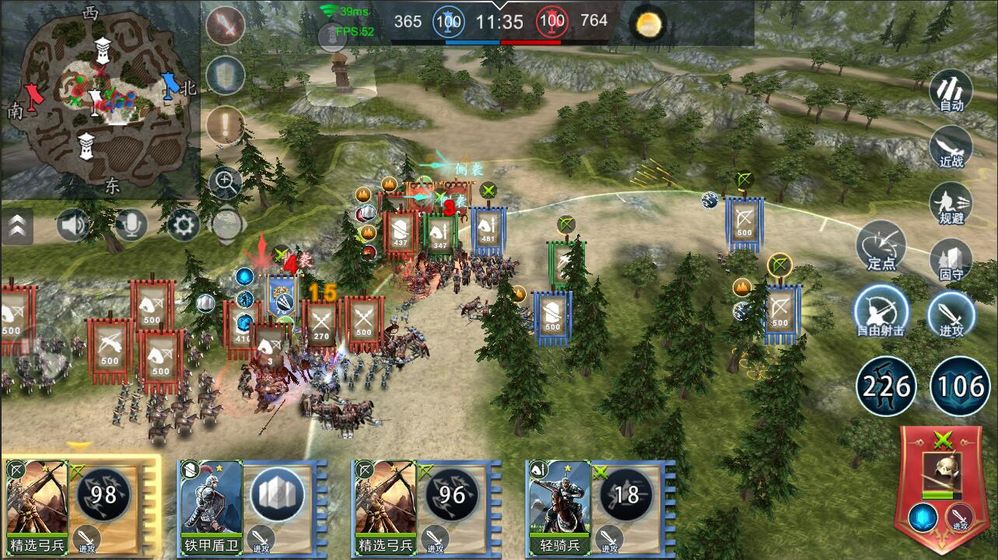Use the skill showing 106
Image resolution: width=998 pixels, height=560 pixels.
click(x=960, y=386)
